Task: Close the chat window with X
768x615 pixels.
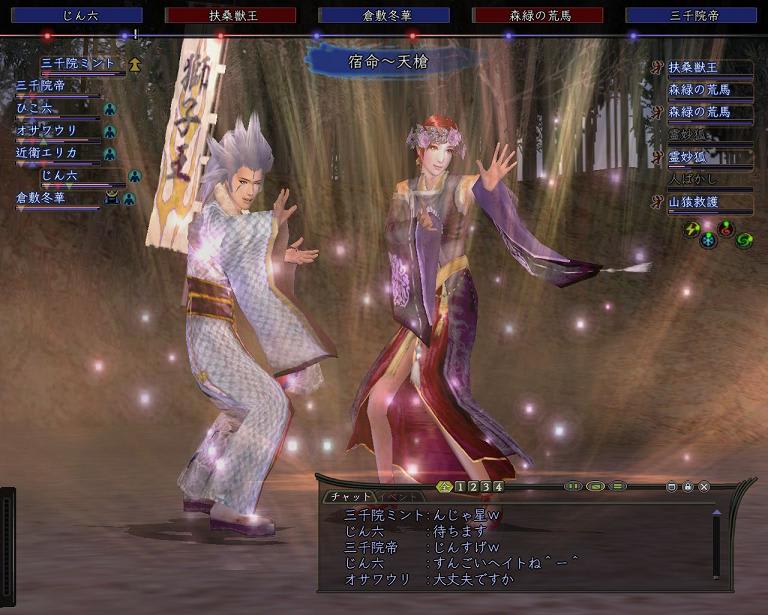Action: (x=704, y=487)
